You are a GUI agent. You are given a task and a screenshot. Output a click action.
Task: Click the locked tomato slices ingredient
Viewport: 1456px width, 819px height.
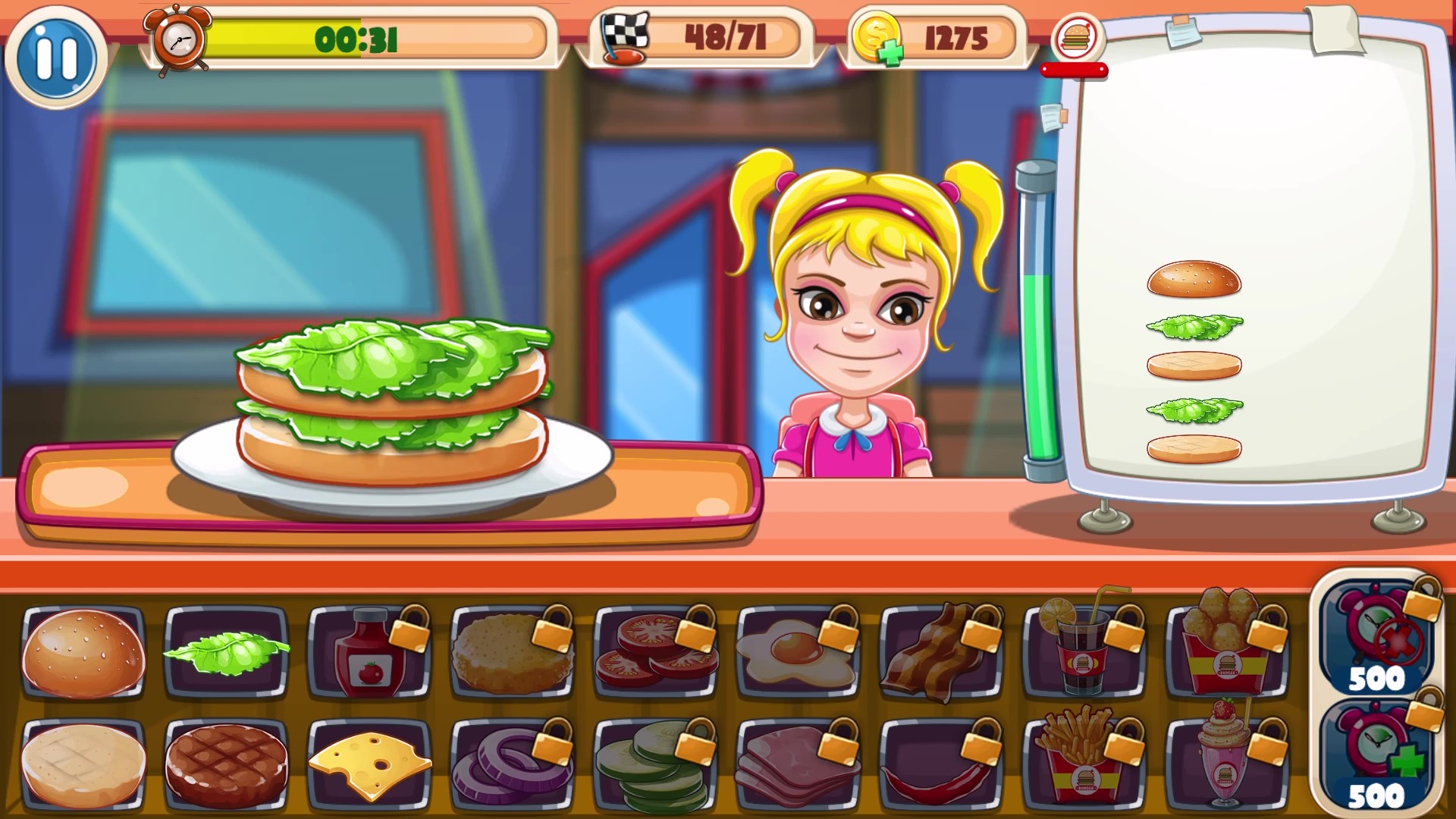point(655,654)
